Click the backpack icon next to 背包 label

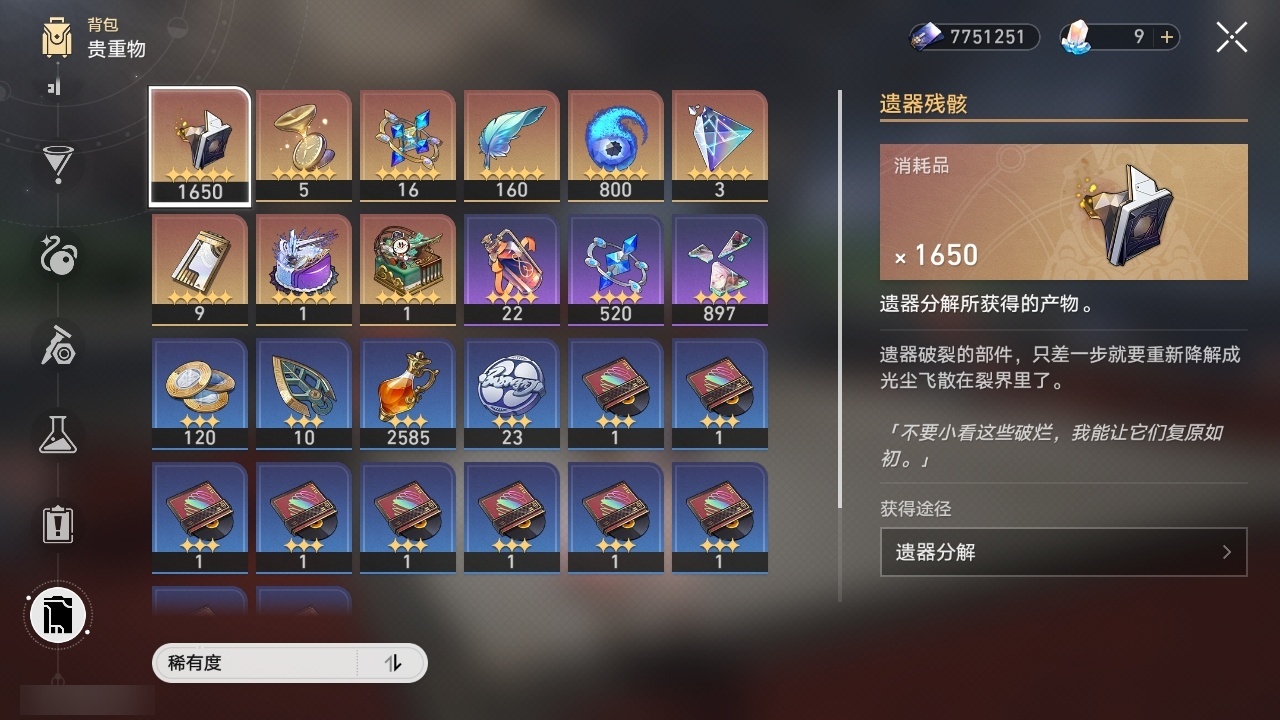56,38
